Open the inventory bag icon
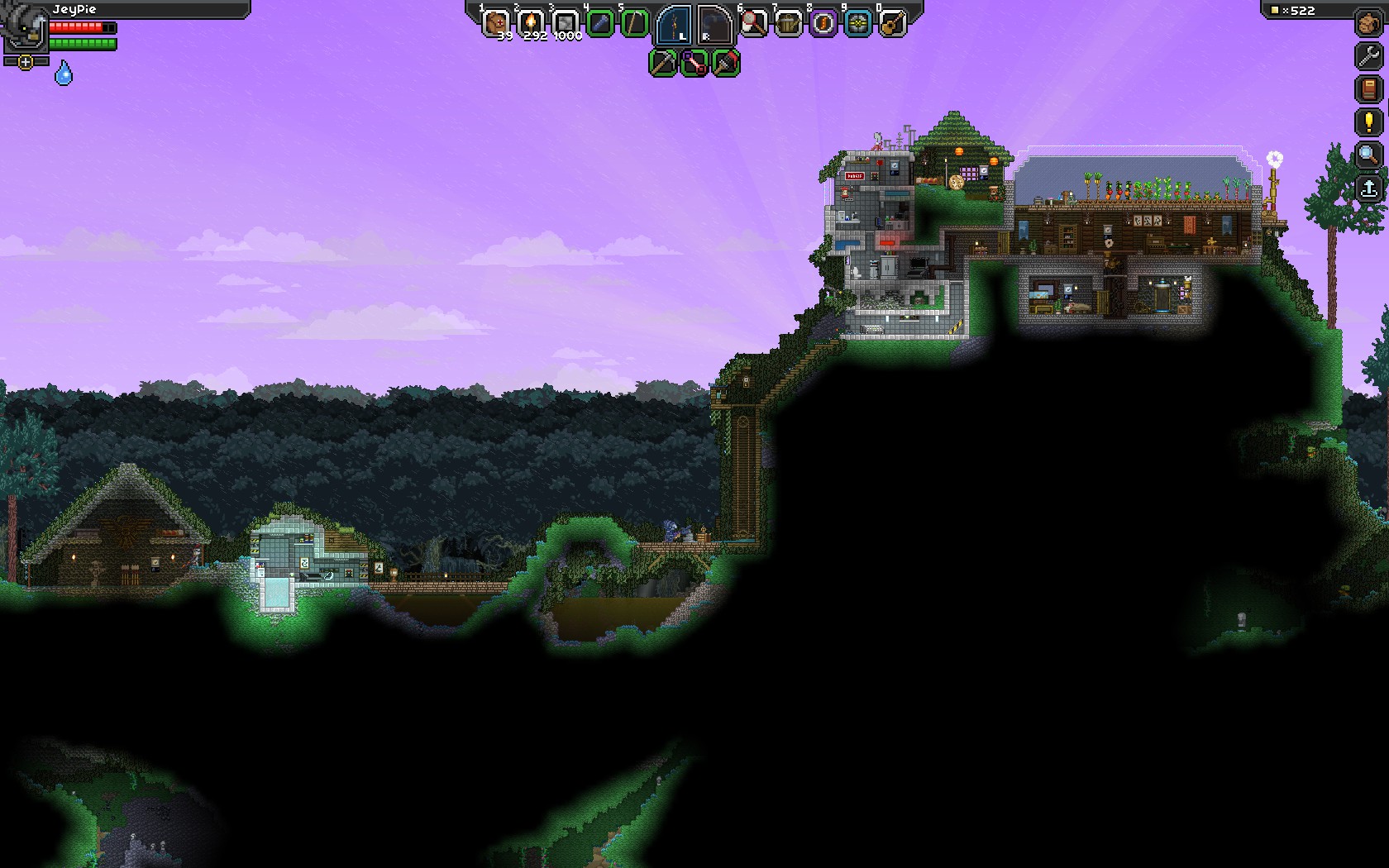Screen dimensions: 1389x868 pyautogui.click(x=1369, y=22)
